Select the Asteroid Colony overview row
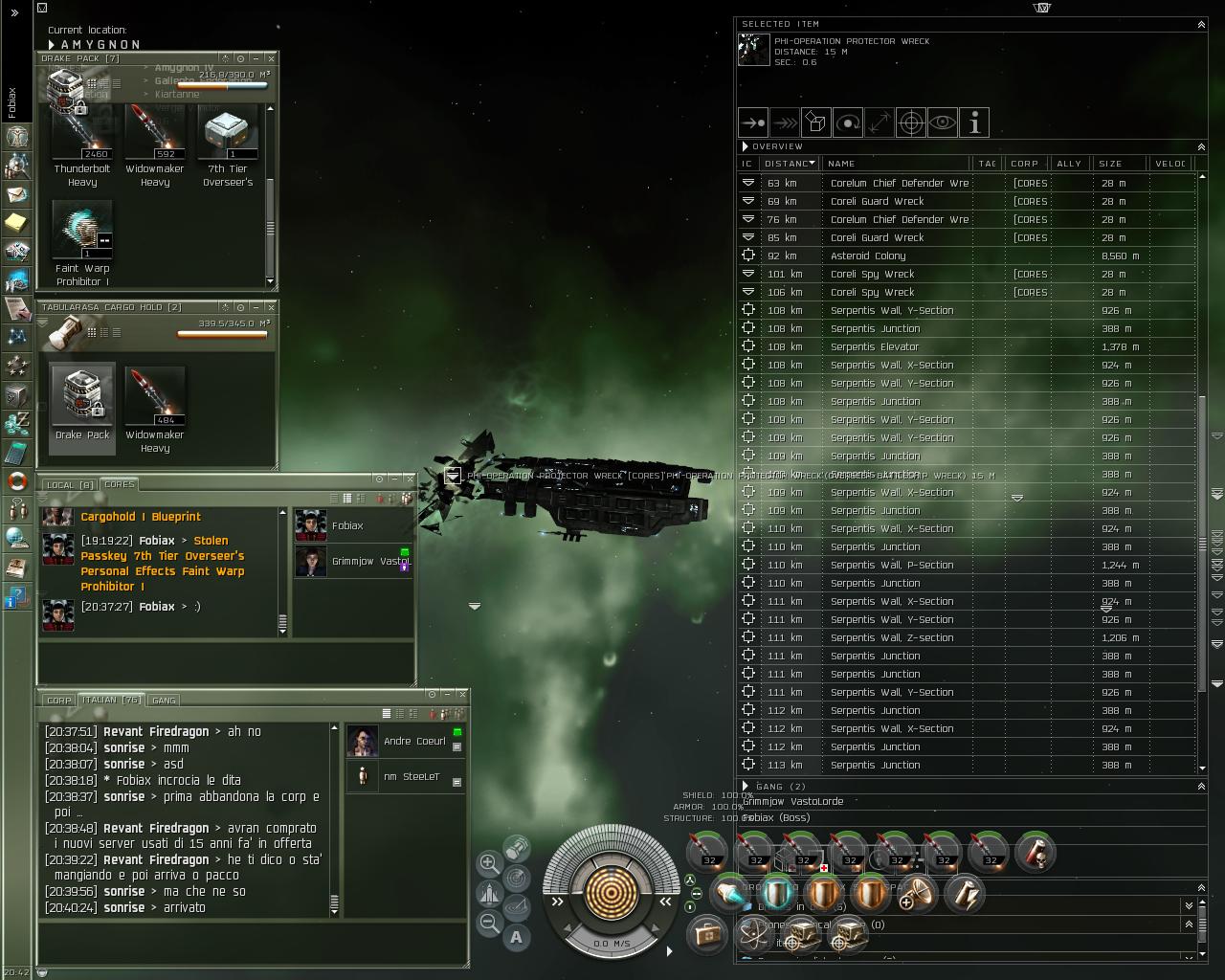 click(867, 256)
